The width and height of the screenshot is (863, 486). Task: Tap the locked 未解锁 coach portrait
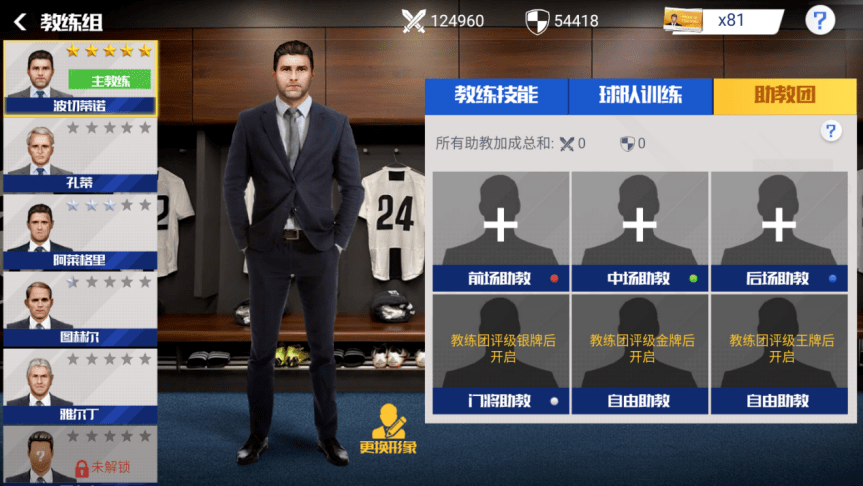pyautogui.click(x=79, y=456)
